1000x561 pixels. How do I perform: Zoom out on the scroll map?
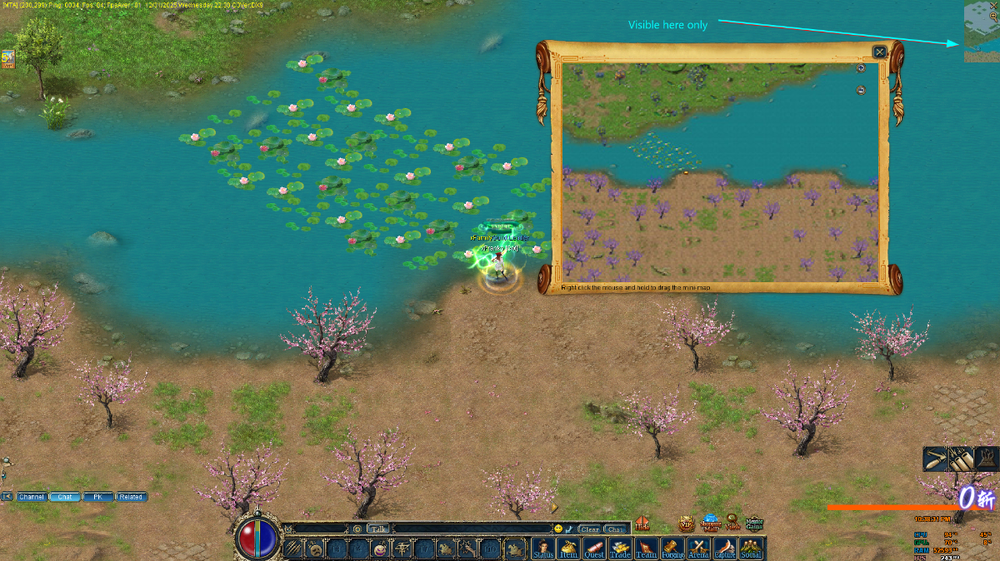point(861,90)
